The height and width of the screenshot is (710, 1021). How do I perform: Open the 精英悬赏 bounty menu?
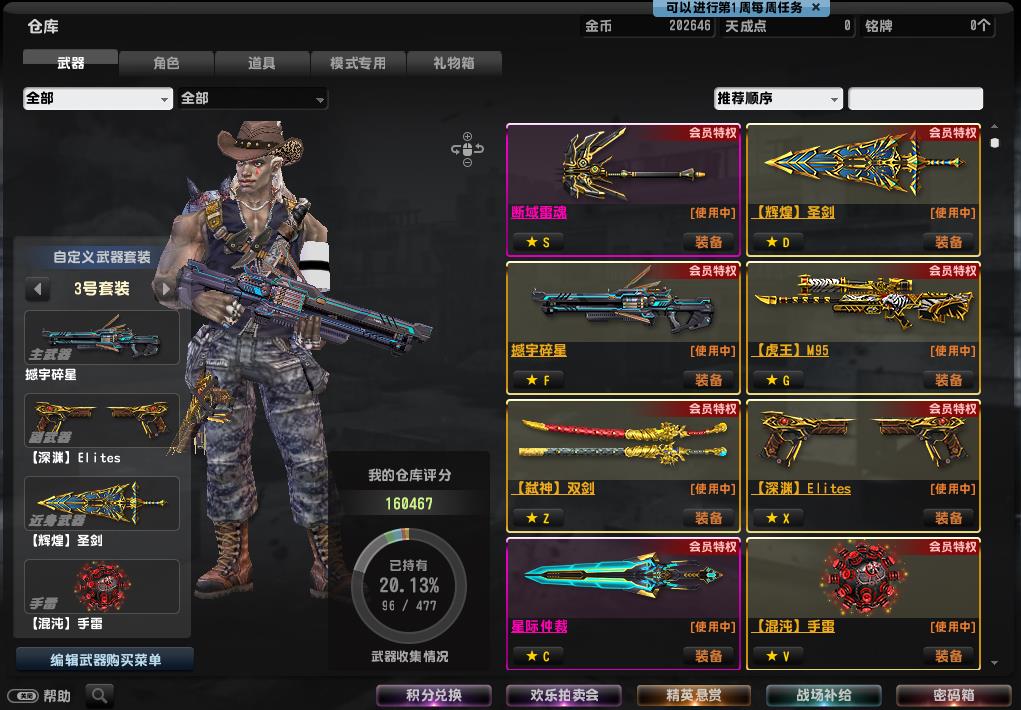click(694, 695)
